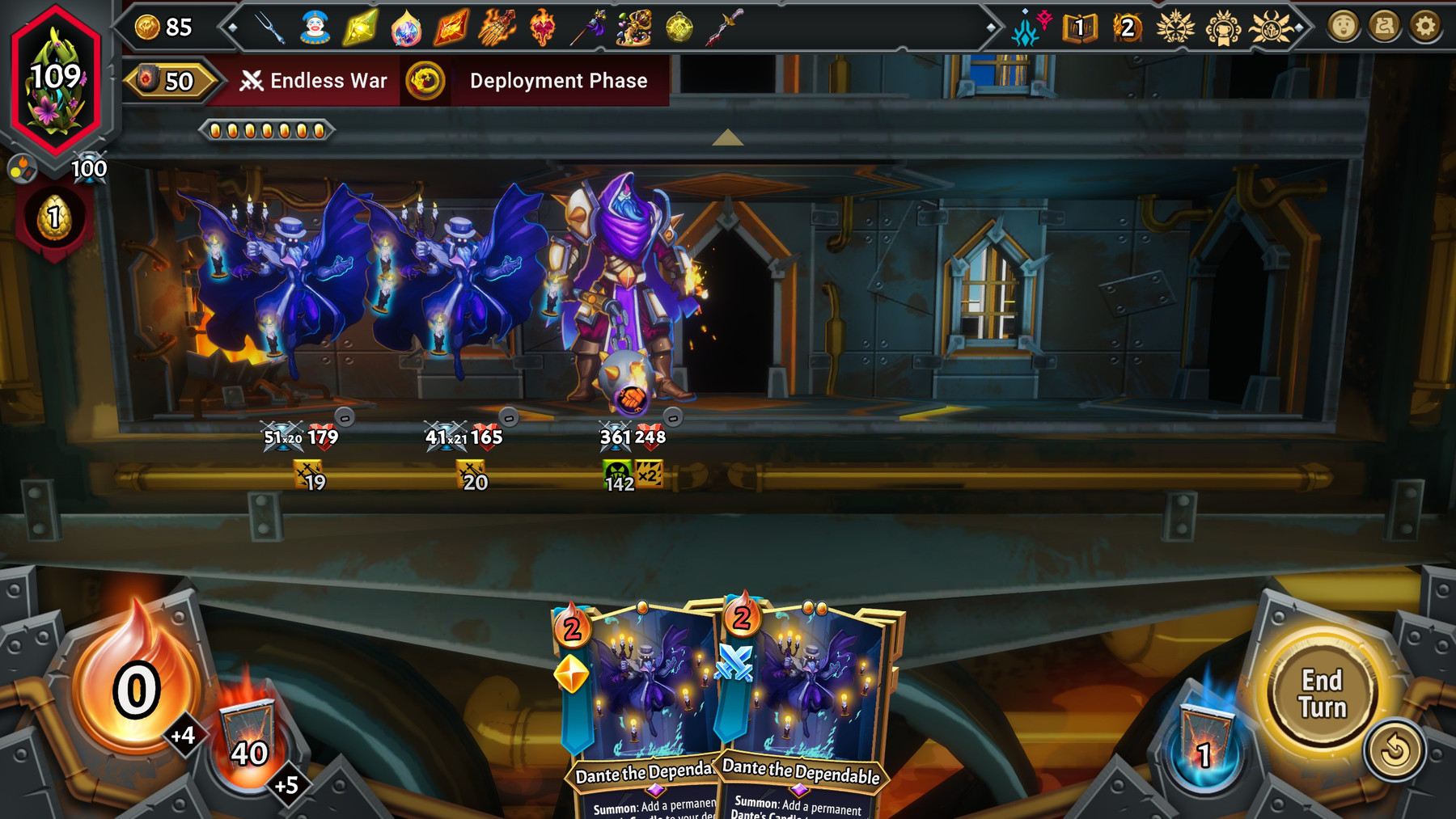
Task: Open the blue discard pile with 1 card
Action: [x=1205, y=745]
